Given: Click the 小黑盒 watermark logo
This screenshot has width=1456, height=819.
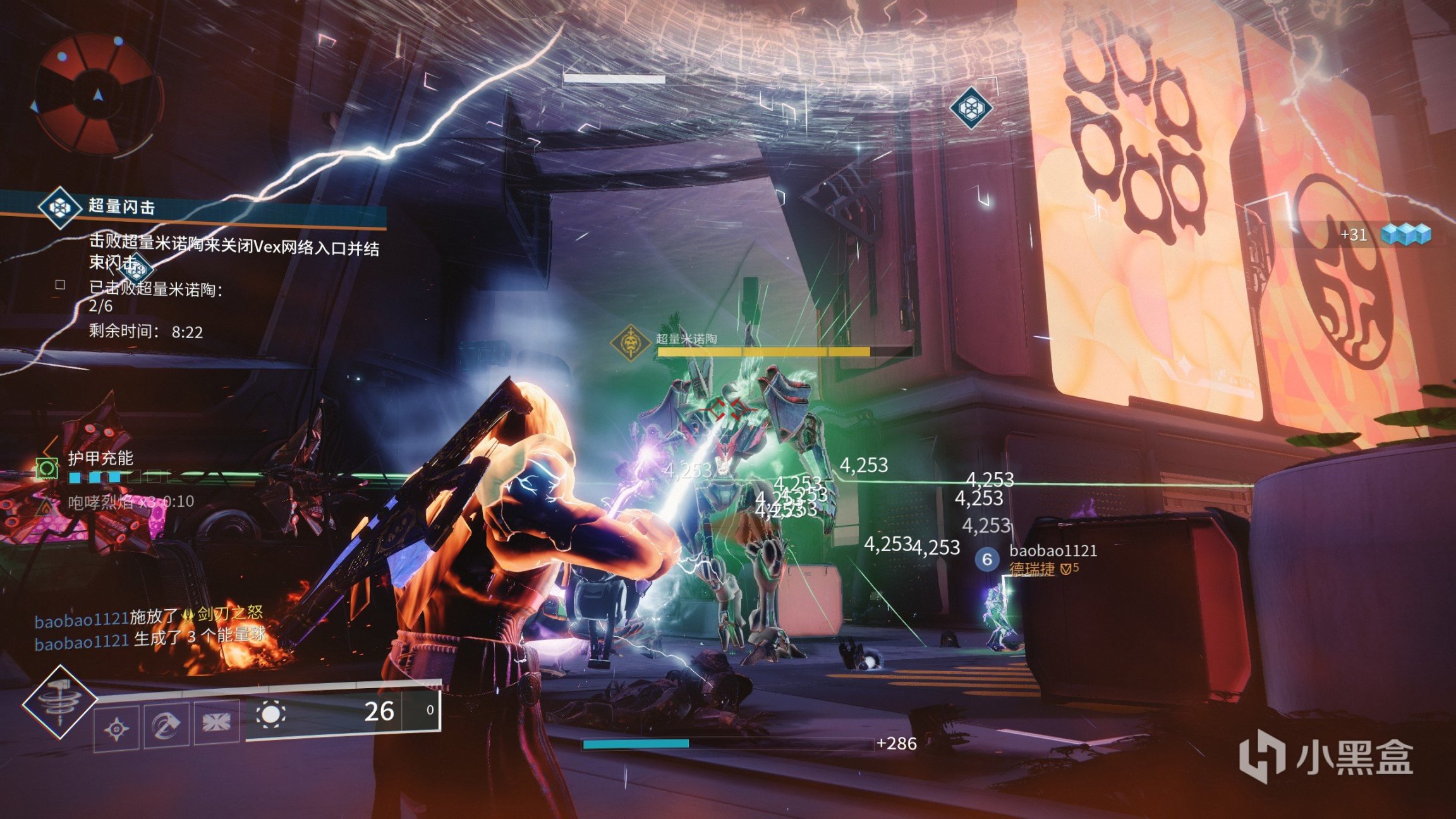Looking at the screenshot, I should [1325, 756].
